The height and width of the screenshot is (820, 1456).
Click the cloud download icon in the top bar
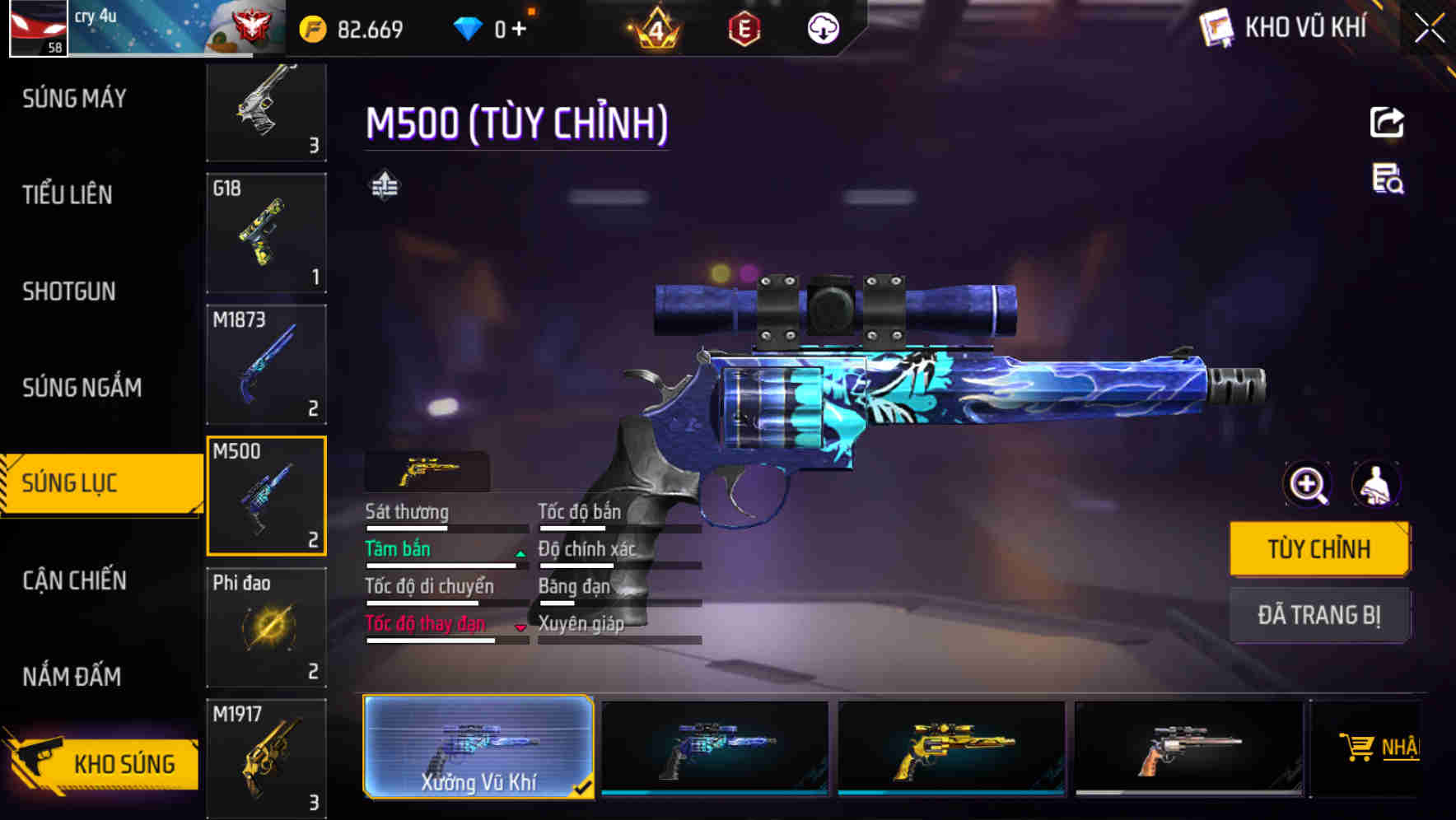[x=821, y=29]
